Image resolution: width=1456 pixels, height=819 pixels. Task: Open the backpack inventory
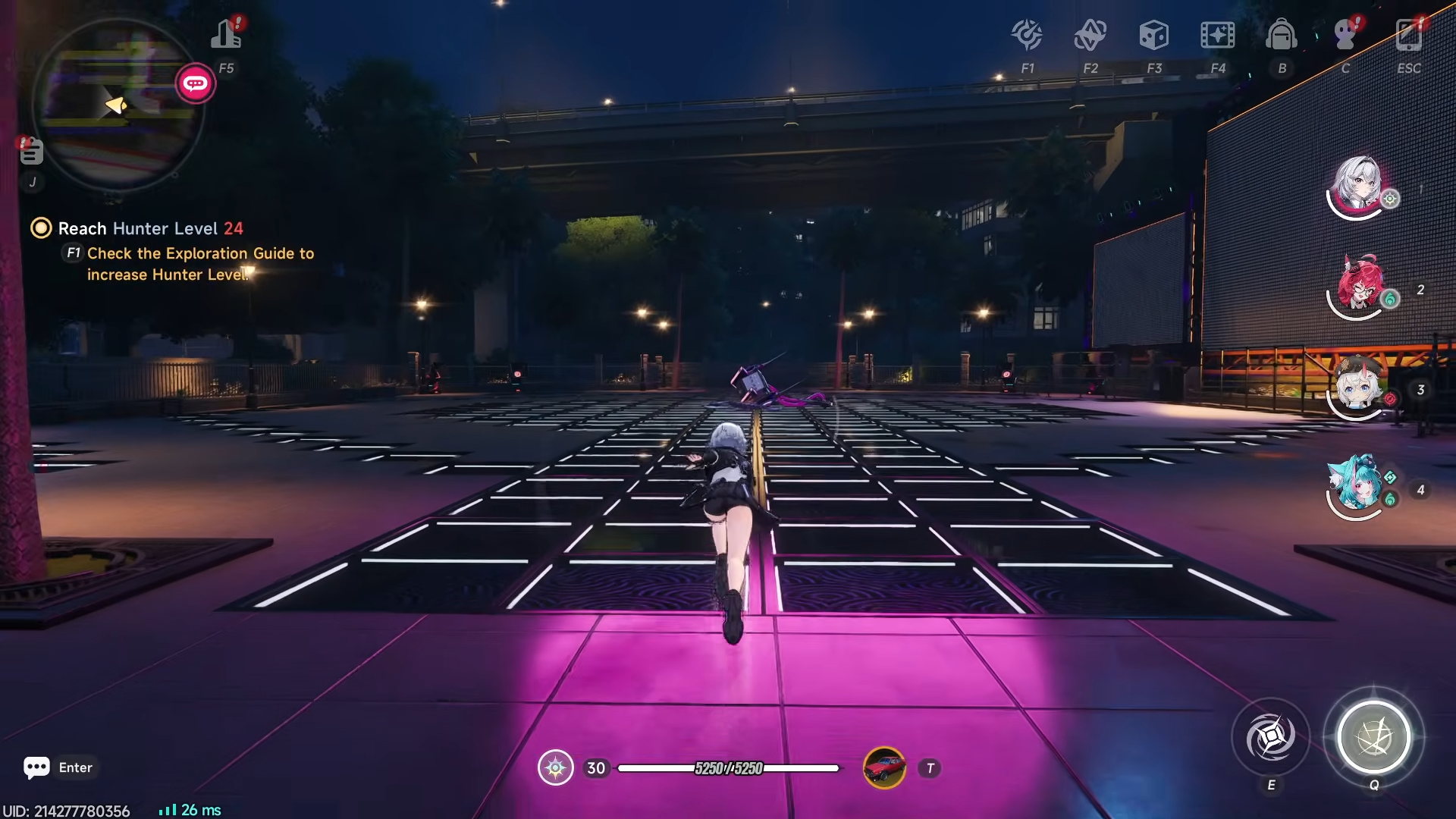click(x=1282, y=35)
